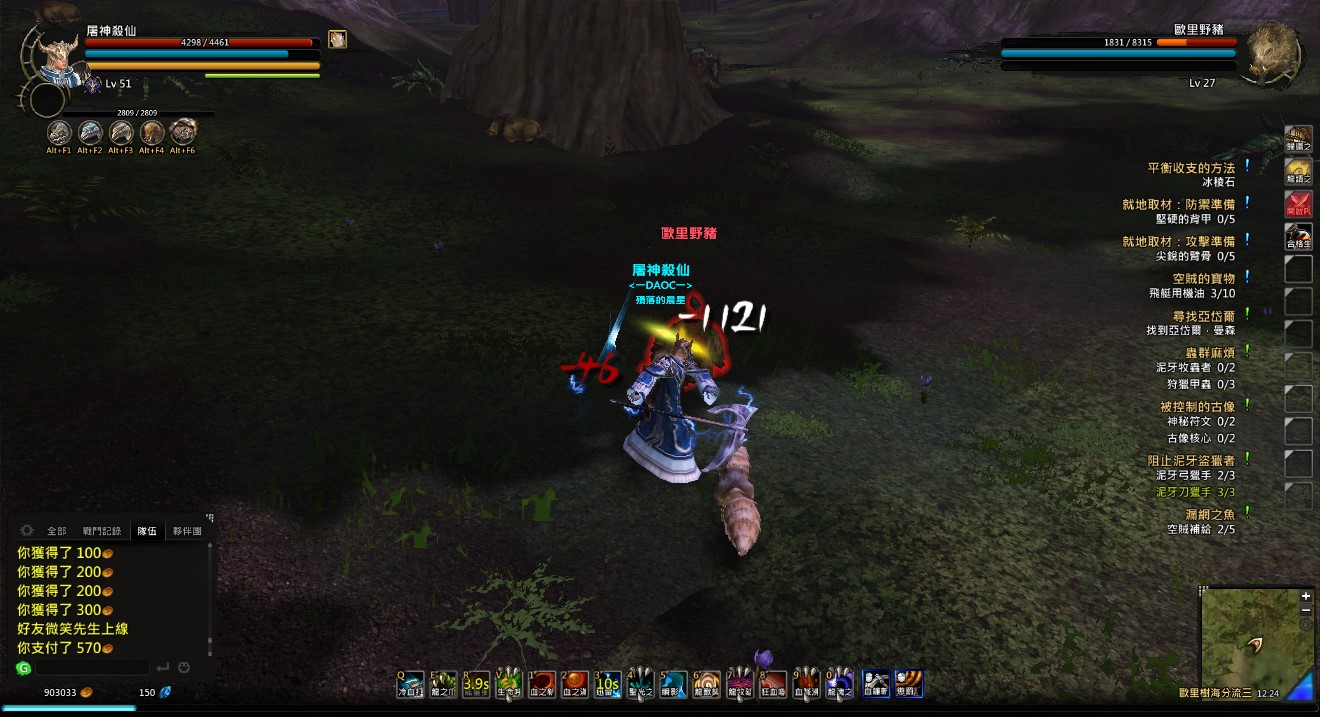Select the 阻止泥牙盜獵者 quest in tracker

(1190, 461)
